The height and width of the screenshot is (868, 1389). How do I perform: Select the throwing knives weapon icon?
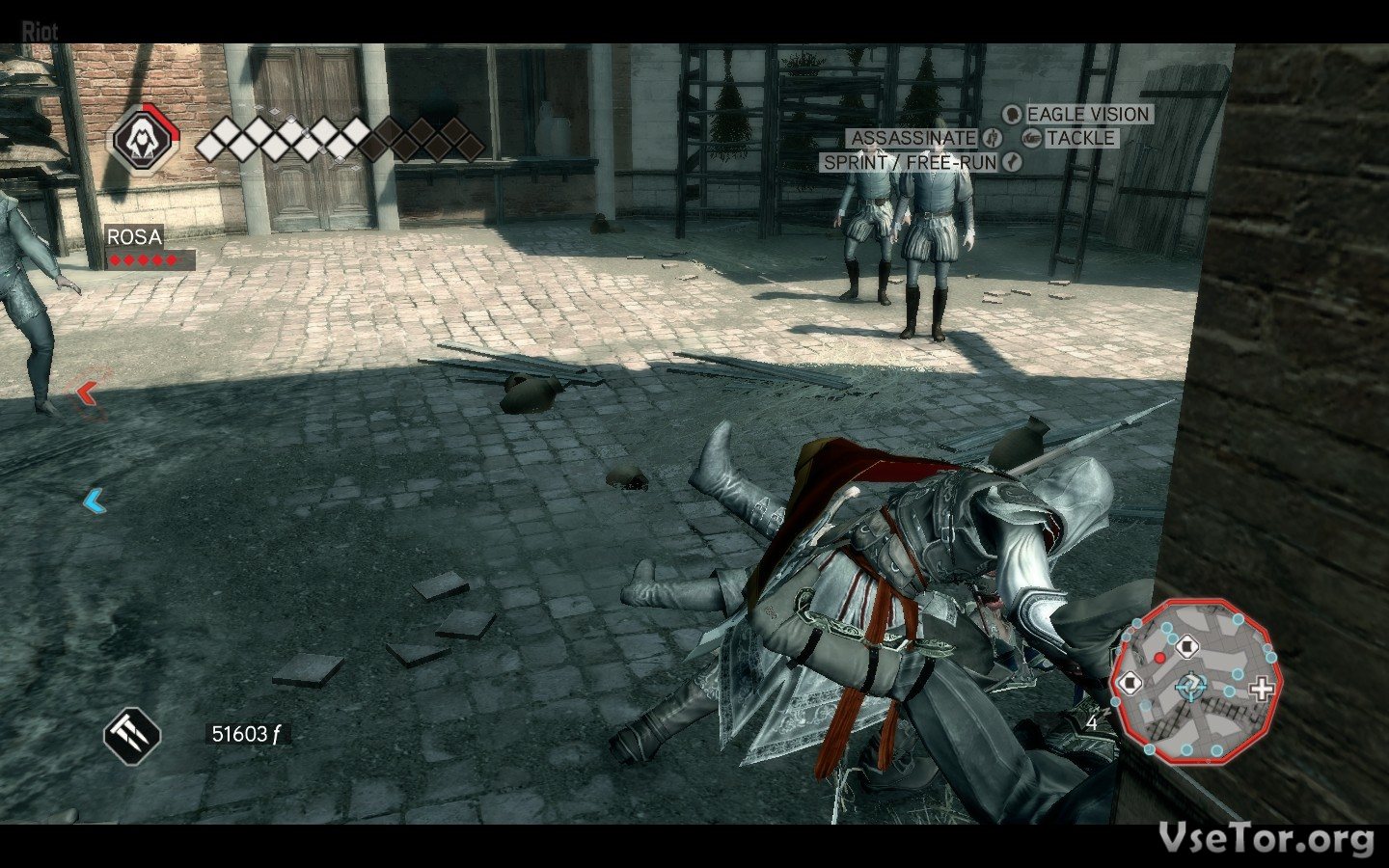tap(132, 734)
